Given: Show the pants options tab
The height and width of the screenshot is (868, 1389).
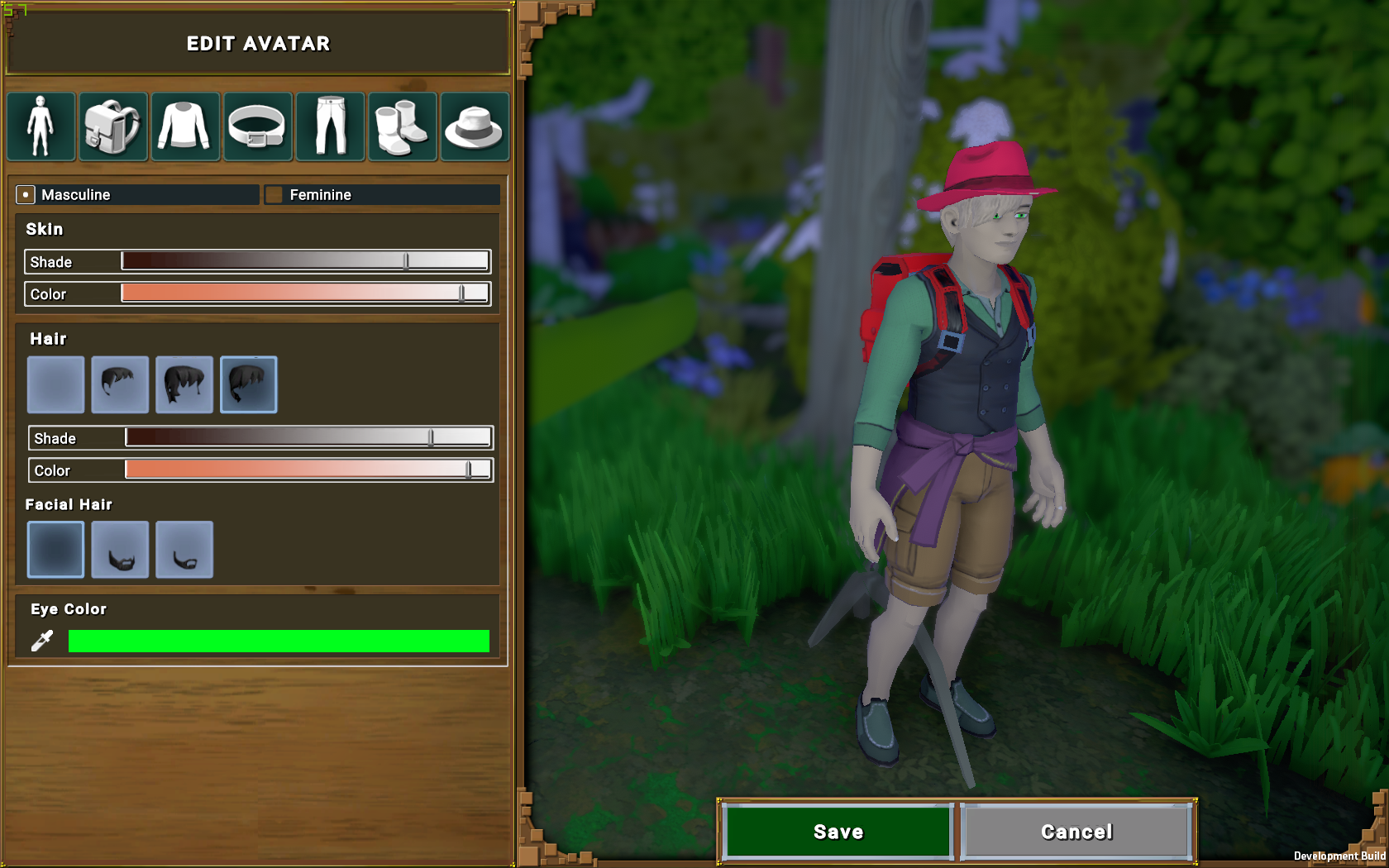Looking at the screenshot, I should tap(330, 126).
